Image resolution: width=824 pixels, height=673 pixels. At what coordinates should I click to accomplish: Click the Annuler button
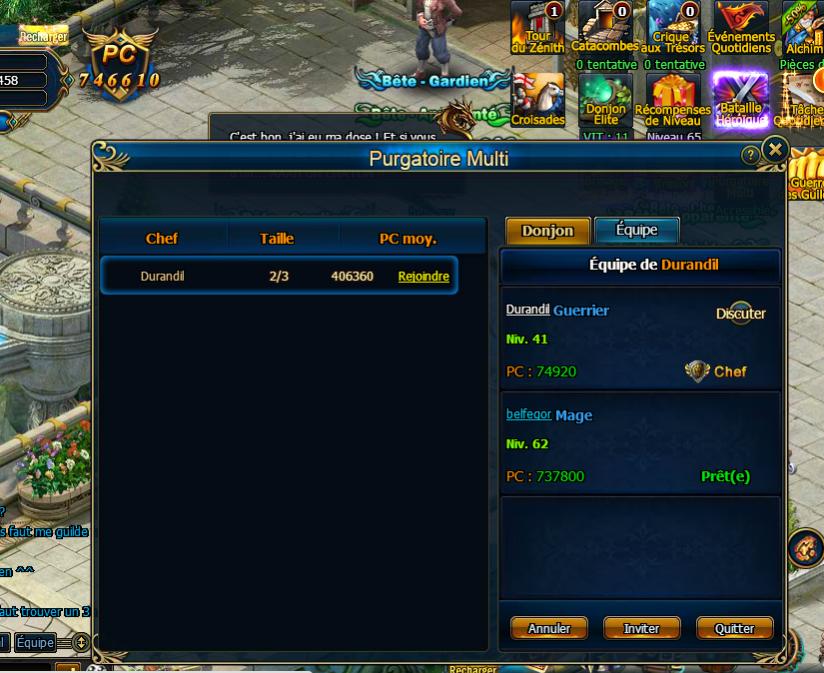point(549,628)
